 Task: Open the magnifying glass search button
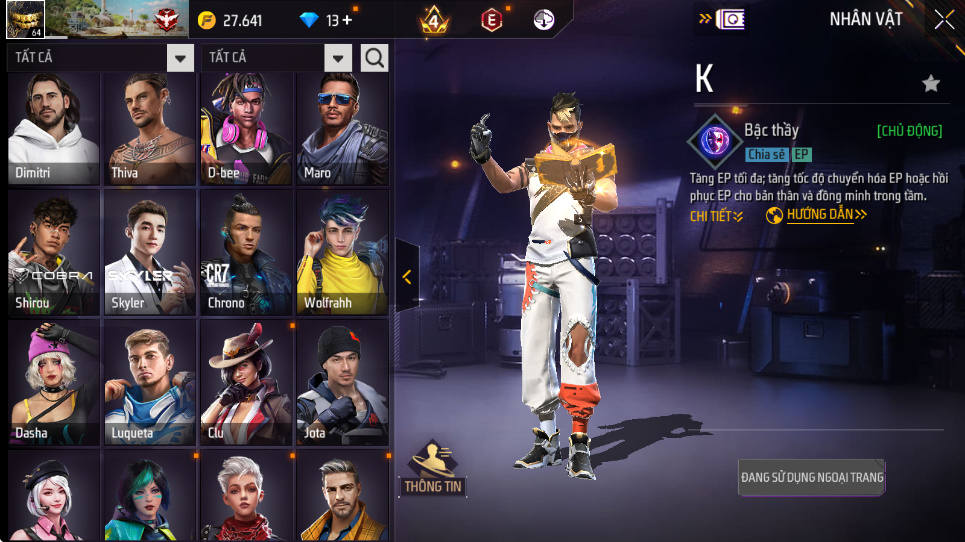click(374, 58)
